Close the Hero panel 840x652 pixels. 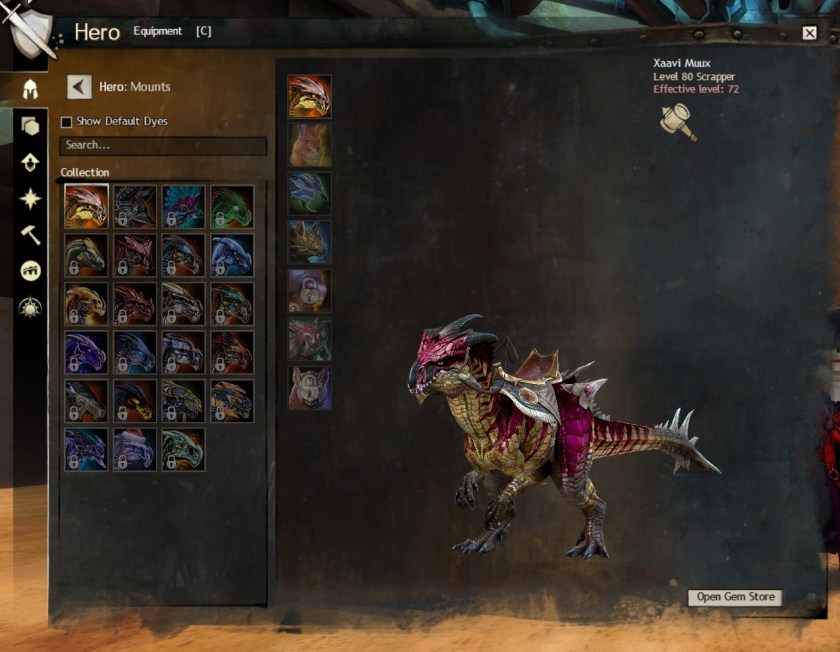point(809,33)
